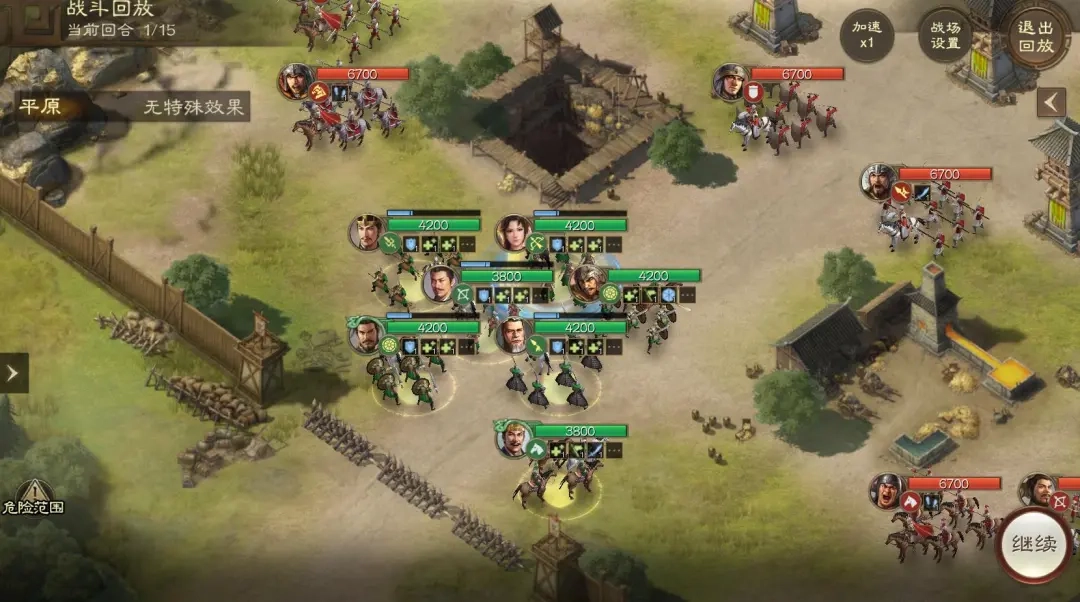Continue the battle with 继续 button

(x=1033, y=546)
